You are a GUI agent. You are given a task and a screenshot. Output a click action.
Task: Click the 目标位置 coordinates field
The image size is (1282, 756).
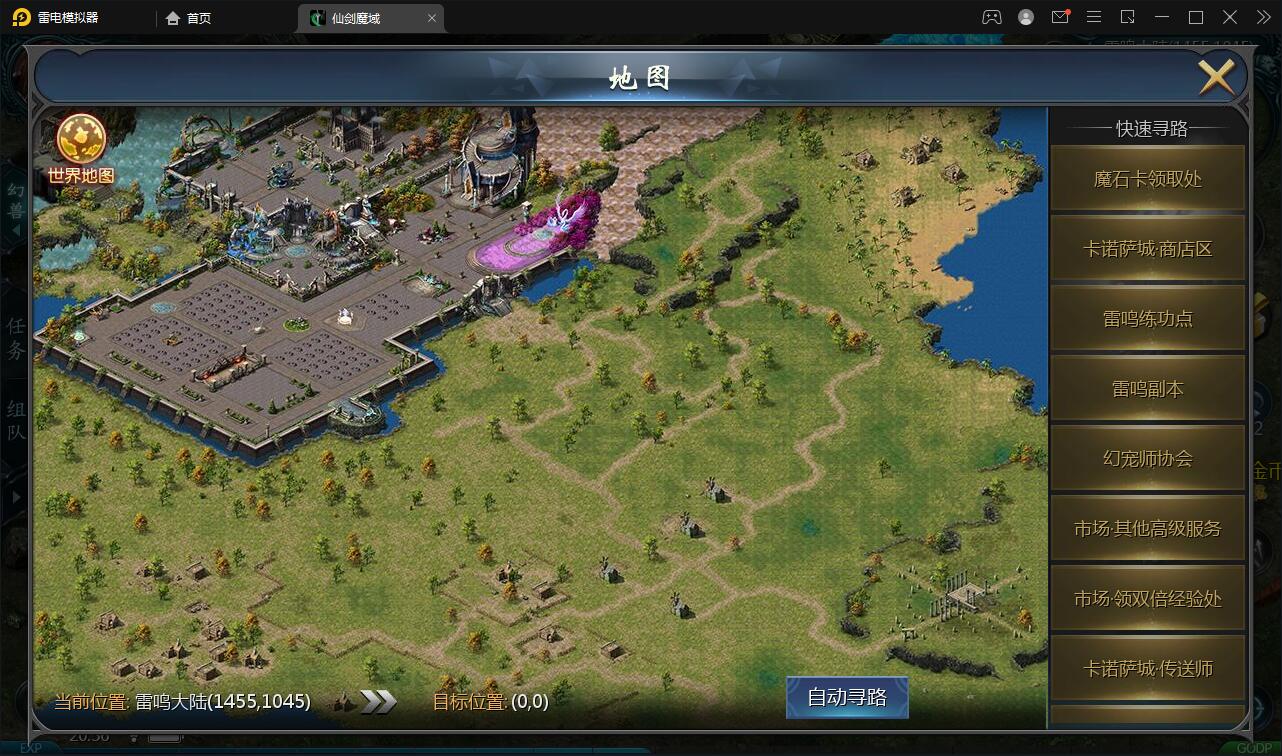click(512, 703)
